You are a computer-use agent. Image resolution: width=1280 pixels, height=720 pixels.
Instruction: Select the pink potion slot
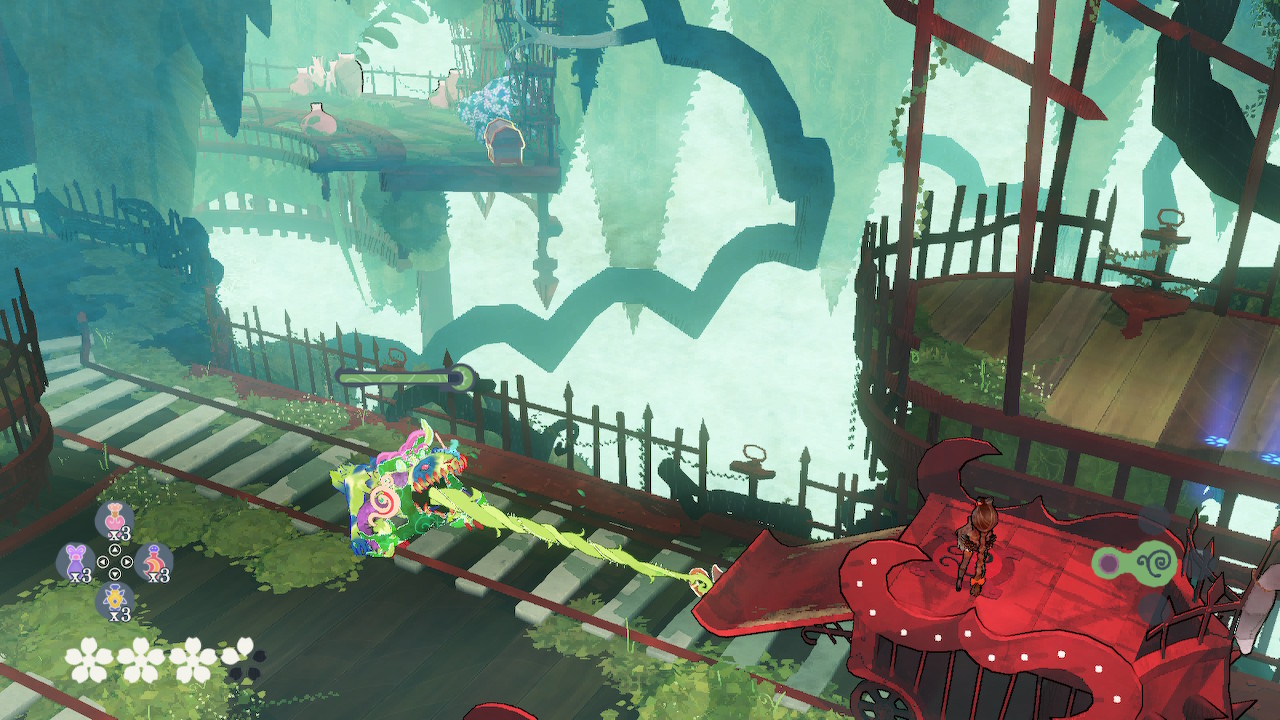(115, 519)
